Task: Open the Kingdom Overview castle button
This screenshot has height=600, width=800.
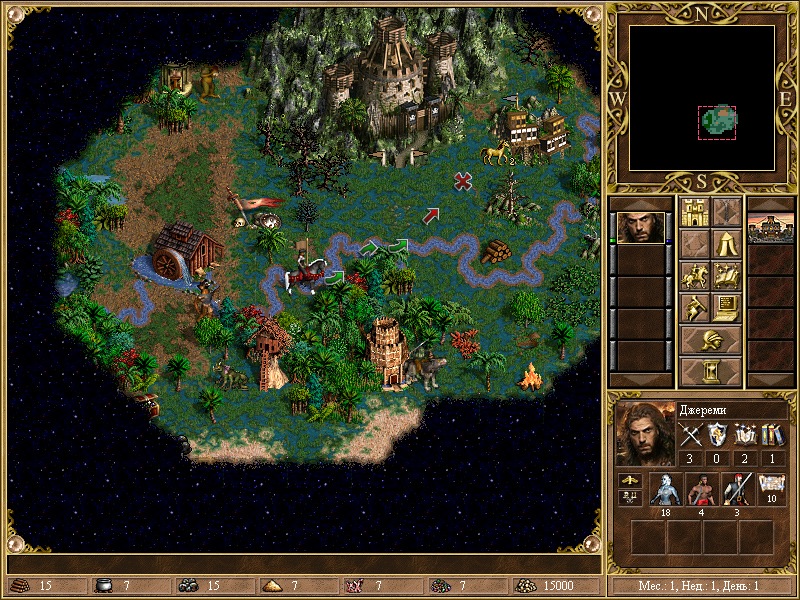Action: click(693, 211)
